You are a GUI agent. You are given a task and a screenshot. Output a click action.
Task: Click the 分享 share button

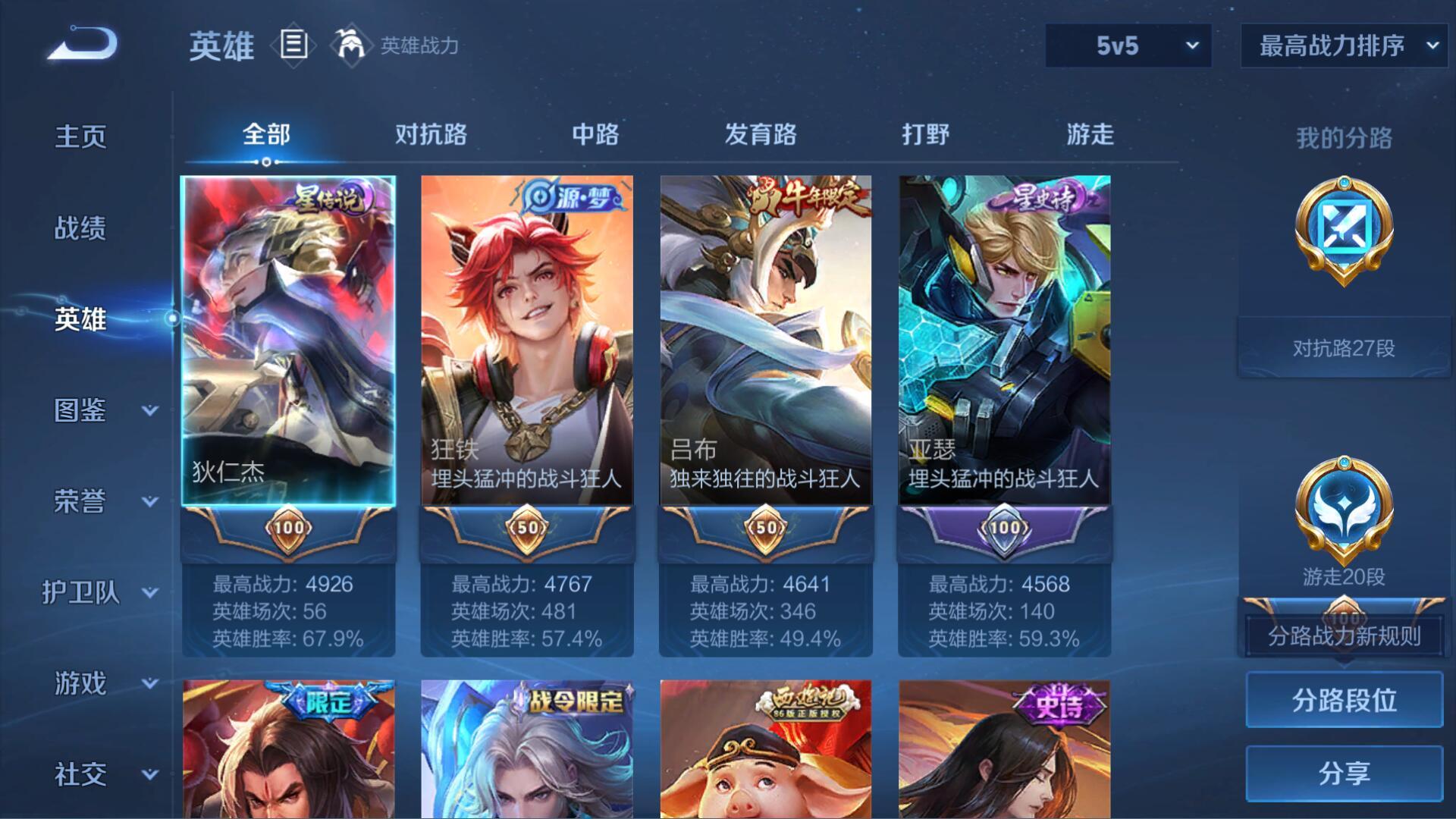(x=1344, y=773)
